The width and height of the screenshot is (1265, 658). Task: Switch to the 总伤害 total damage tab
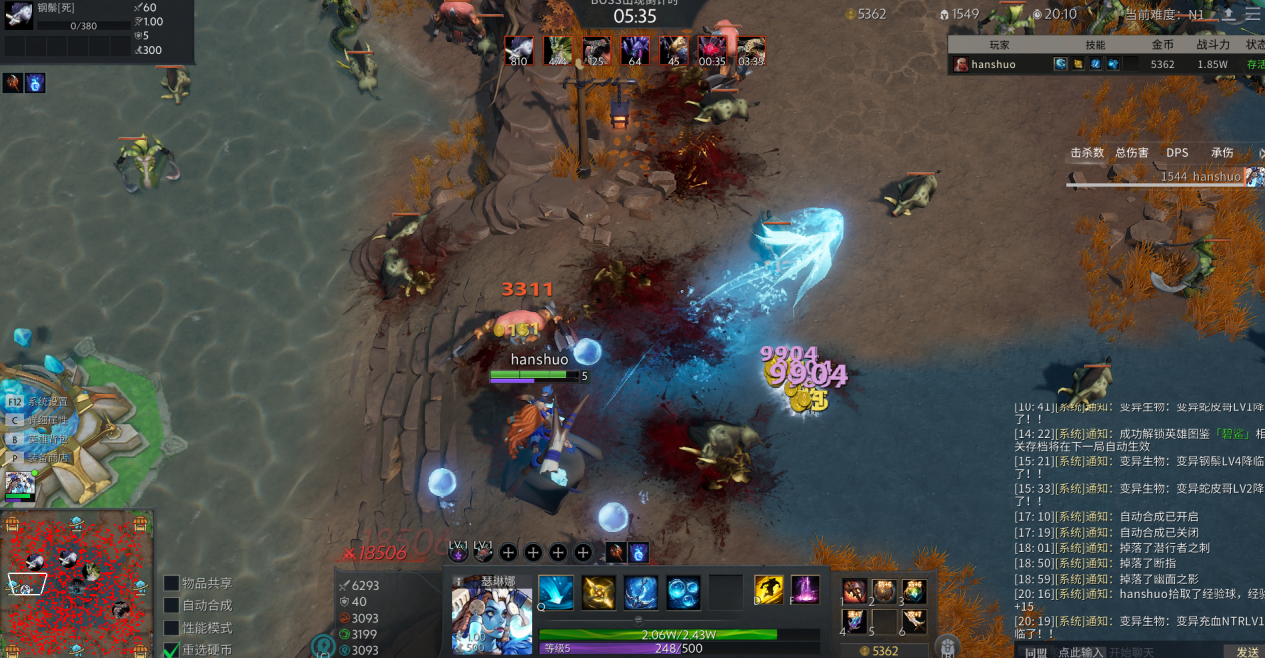pos(1132,153)
